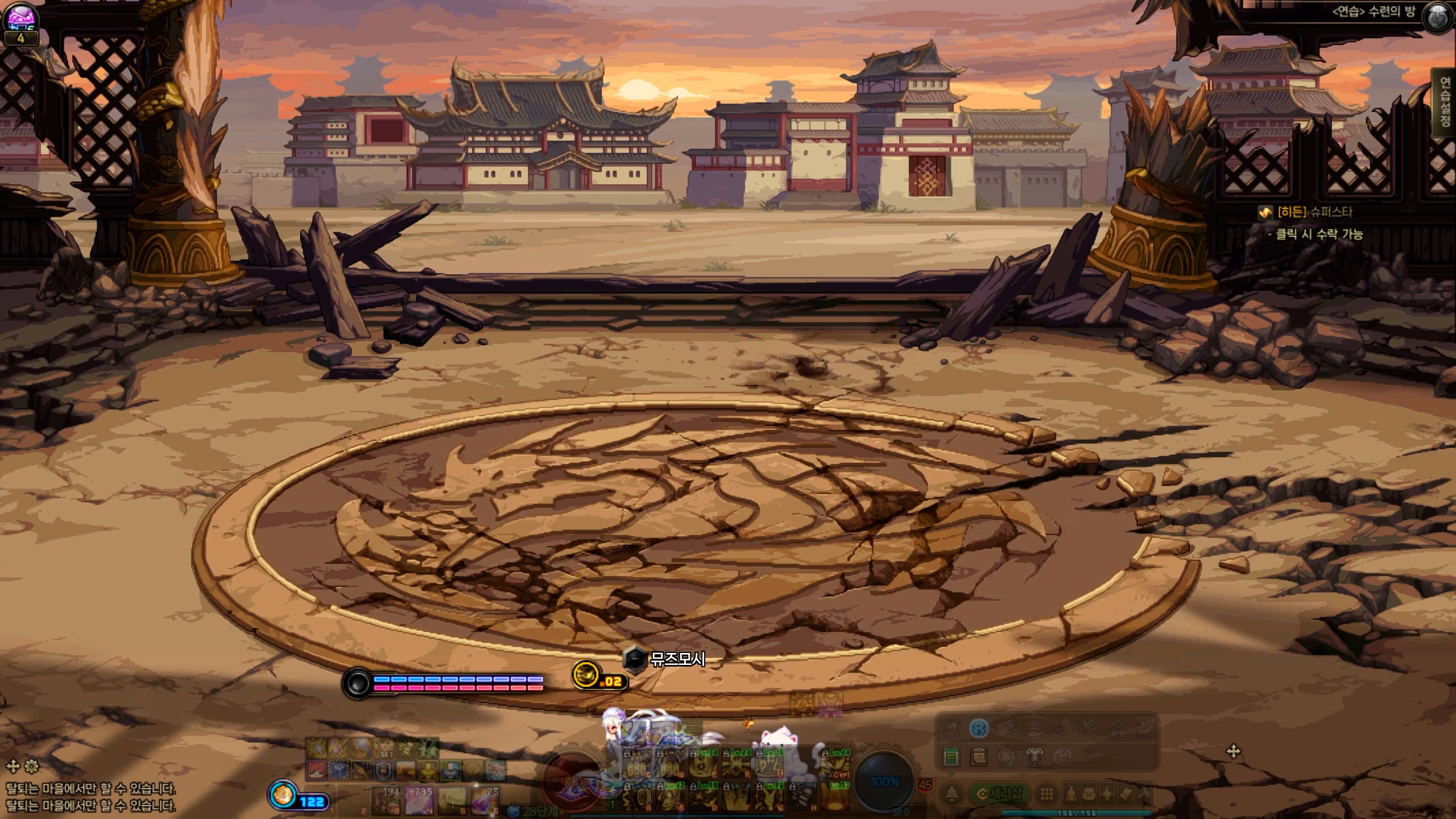This screenshot has width=1456, height=819.
Task: Open the armor avatar icon
Action: click(1034, 756)
